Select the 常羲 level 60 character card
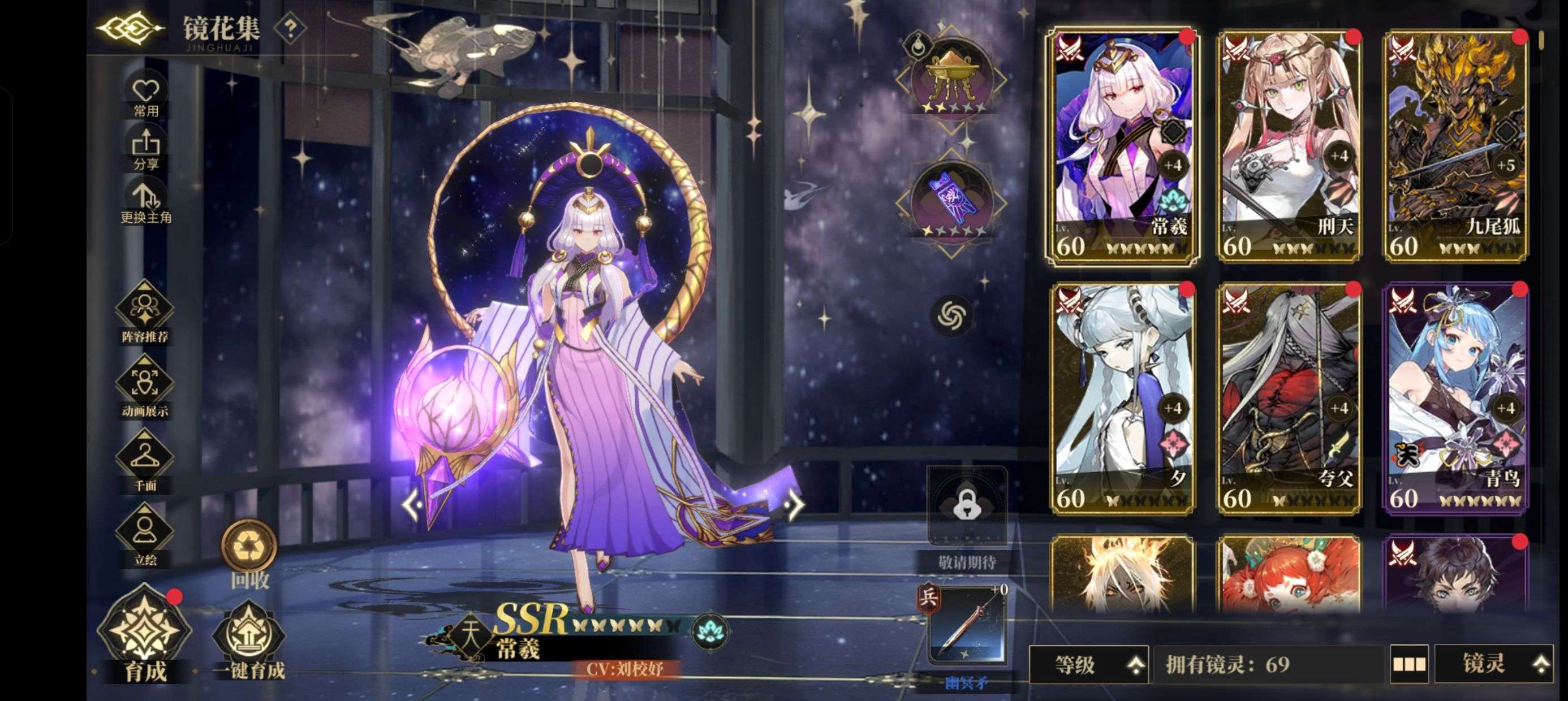Viewport: 1568px width, 701px height. (x=1129, y=149)
